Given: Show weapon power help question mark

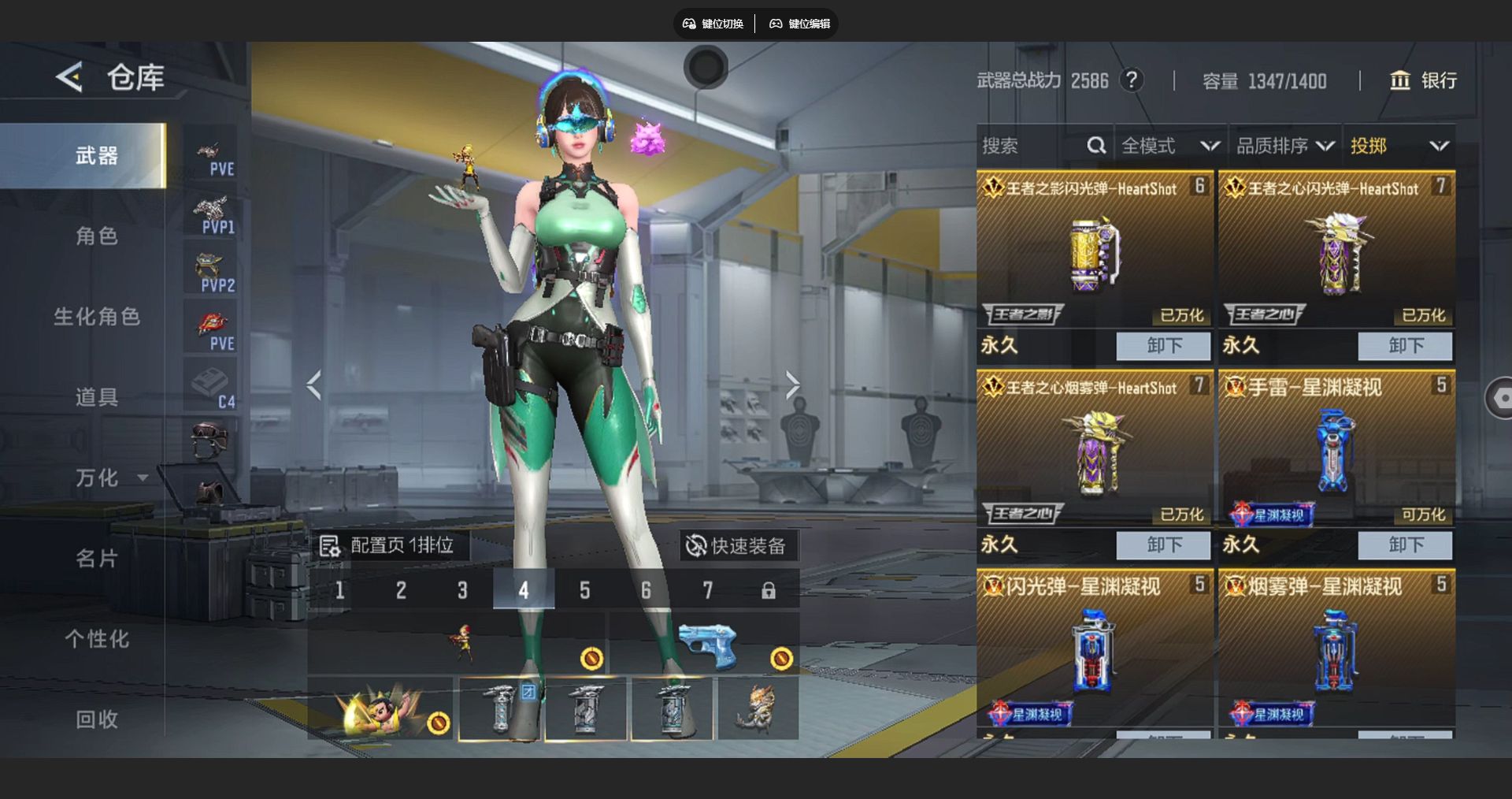Looking at the screenshot, I should click(x=1132, y=80).
